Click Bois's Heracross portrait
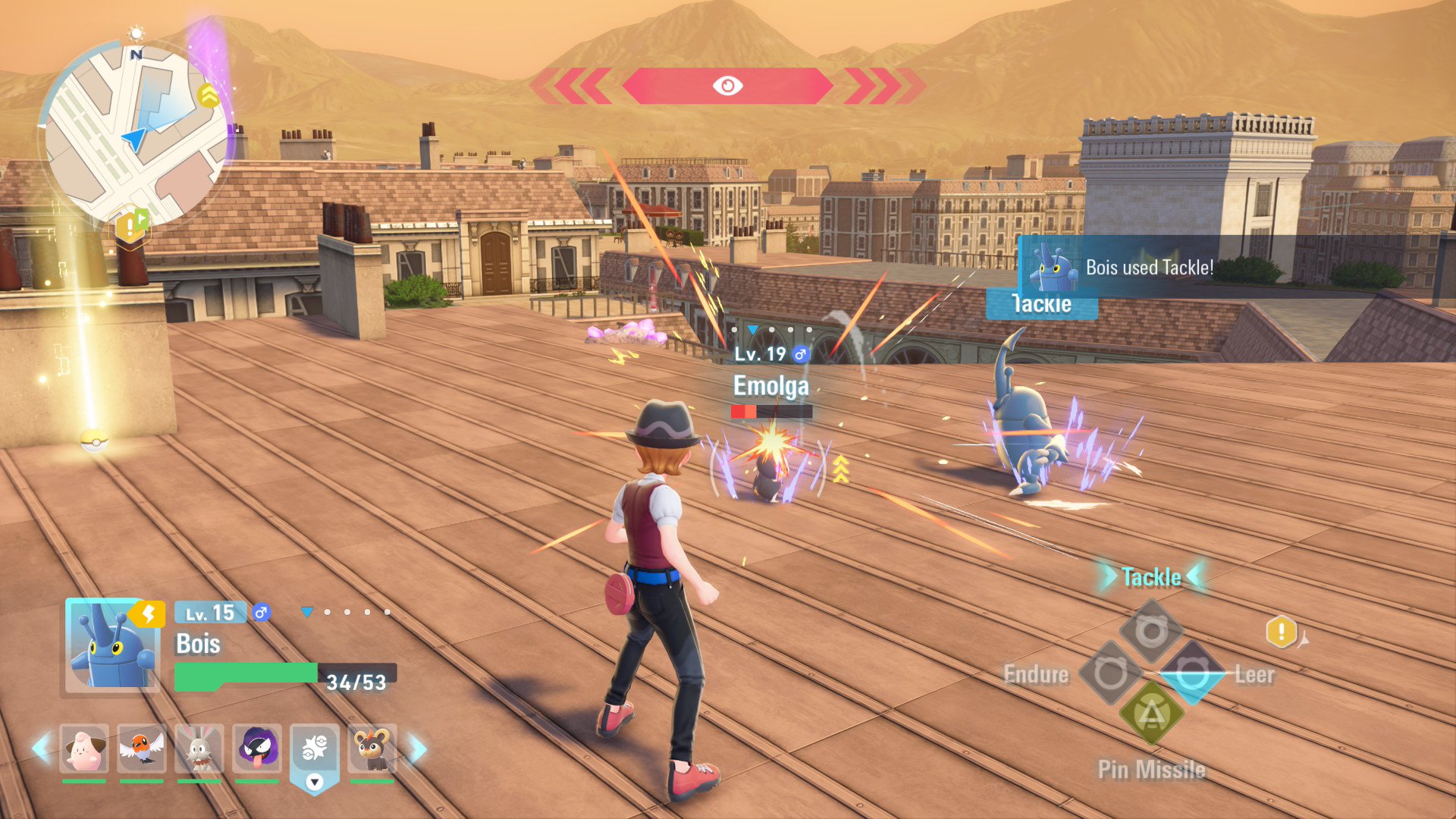Image resolution: width=1456 pixels, height=819 pixels. point(112,645)
